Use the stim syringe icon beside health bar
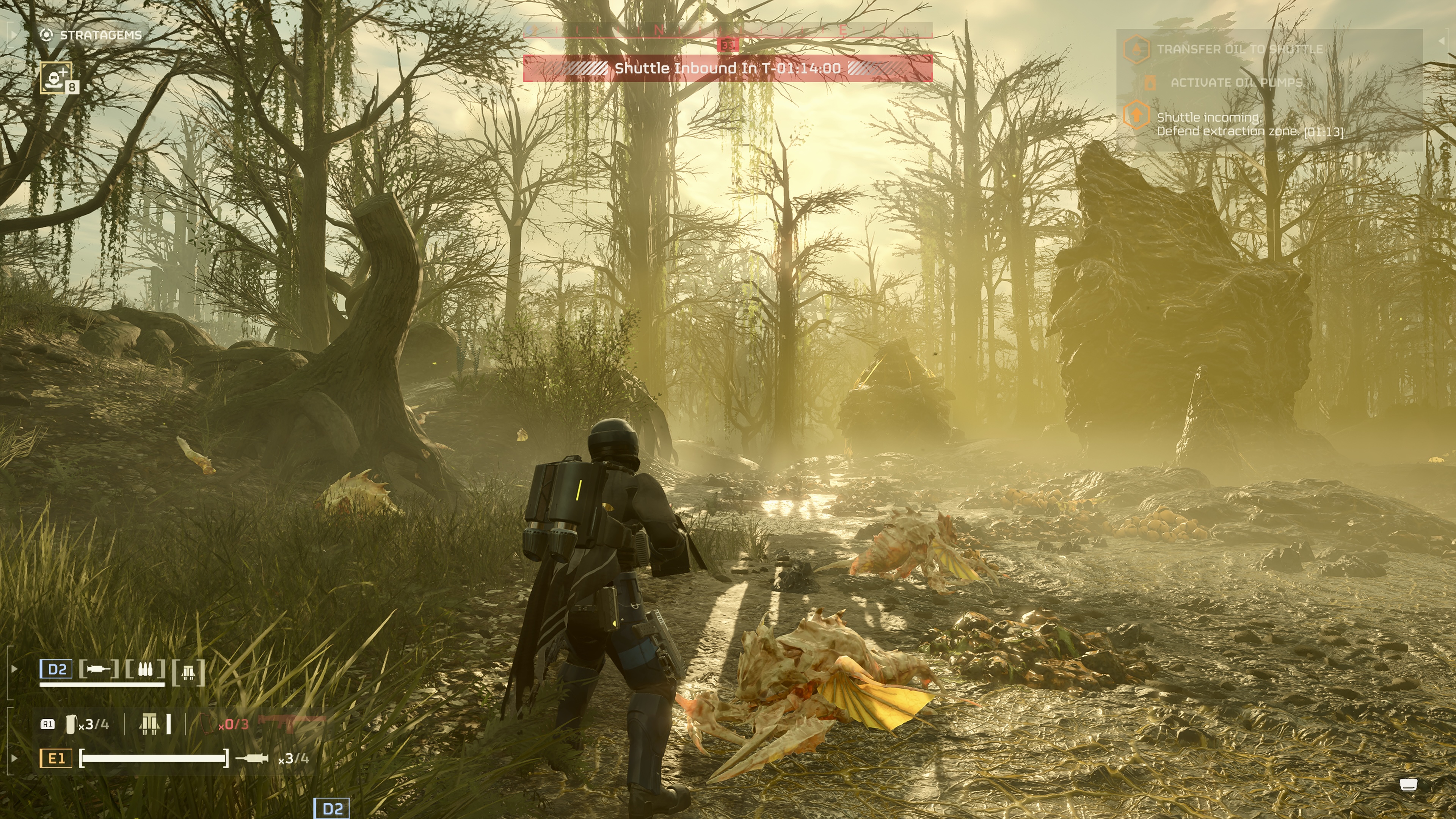Viewport: 1456px width, 819px height. coord(252,758)
